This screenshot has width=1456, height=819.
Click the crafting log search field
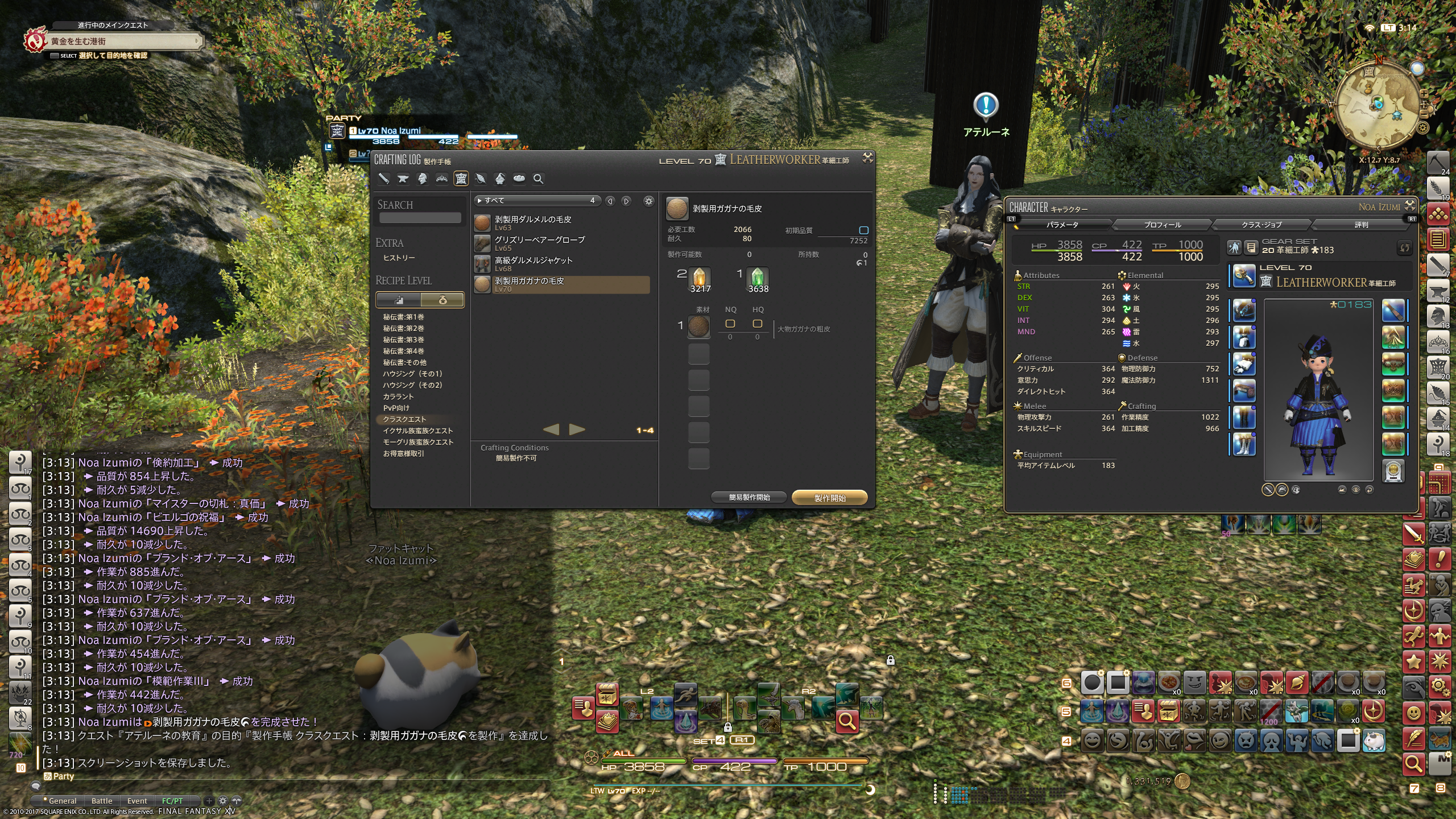pos(420,218)
